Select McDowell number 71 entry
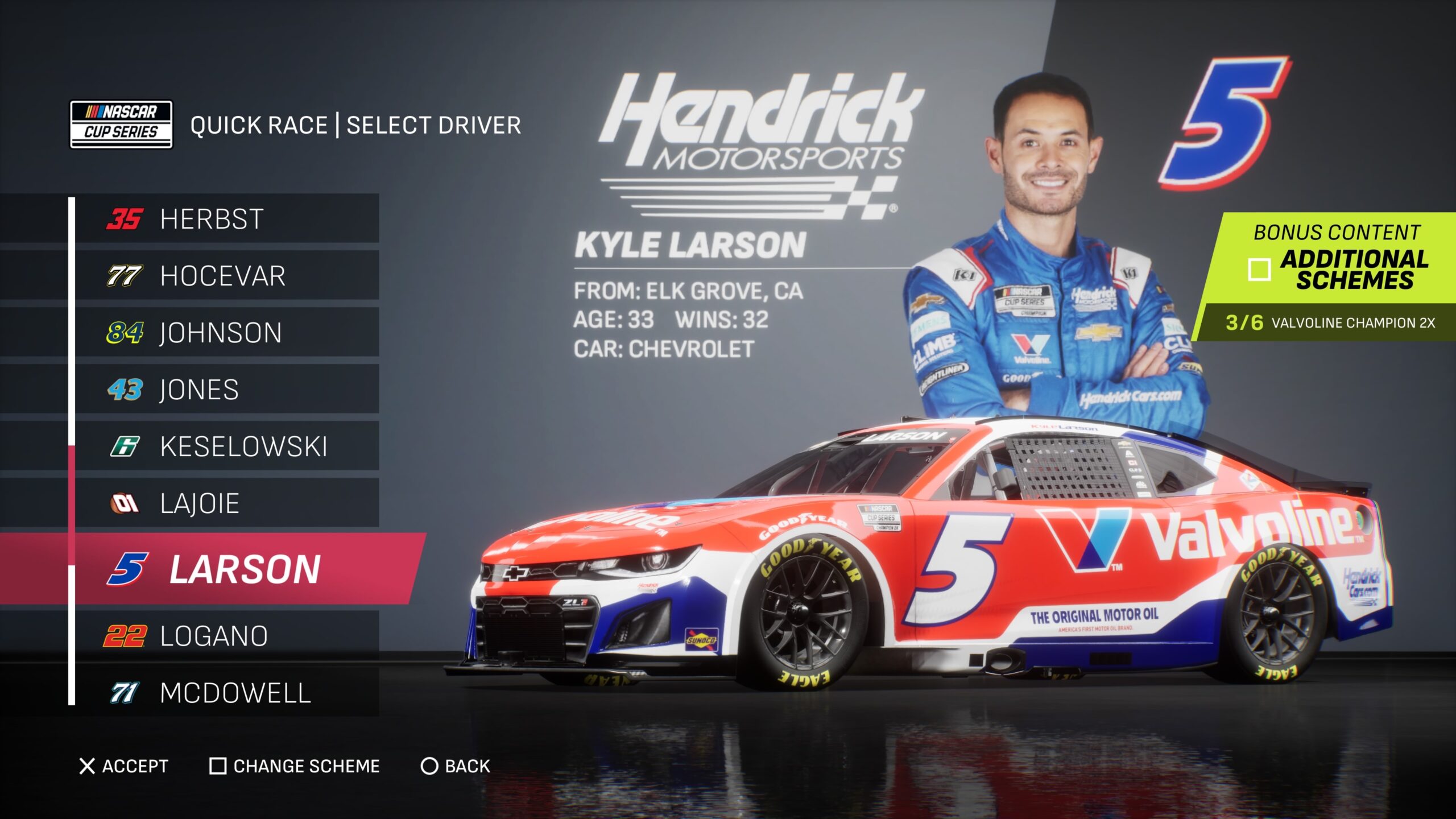Image resolution: width=1456 pixels, height=819 pixels. click(226, 693)
